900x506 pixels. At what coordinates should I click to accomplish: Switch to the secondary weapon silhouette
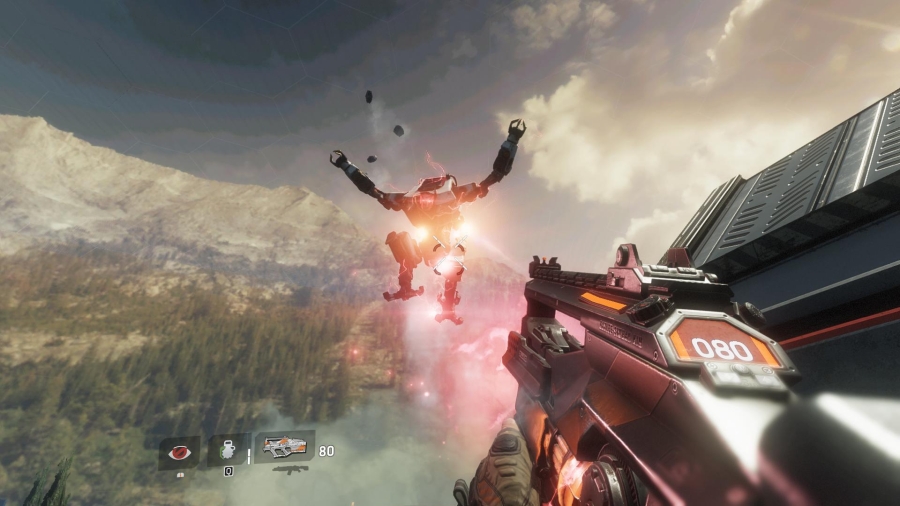tap(288, 468)
